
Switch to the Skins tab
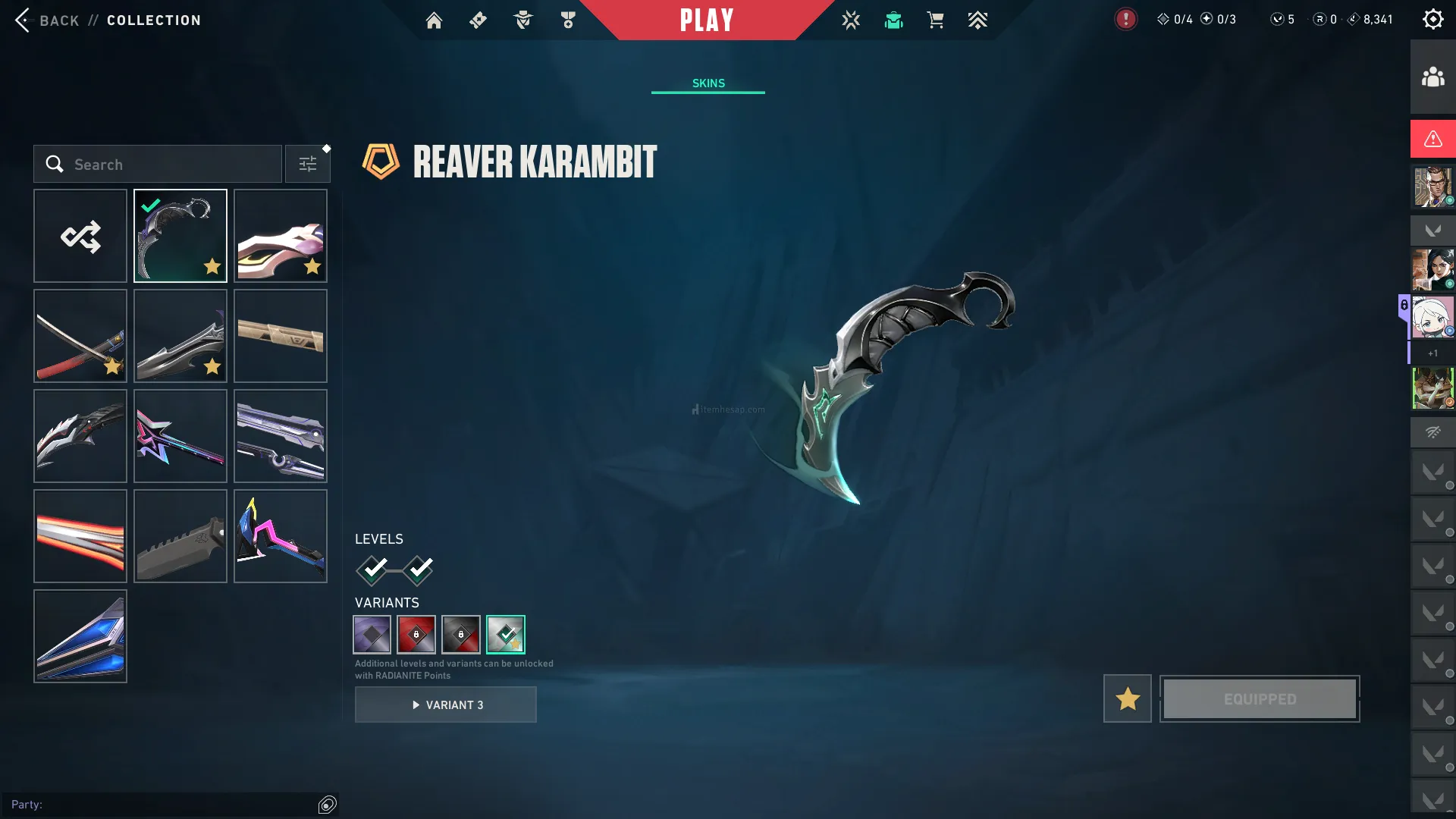pos(708,83)
